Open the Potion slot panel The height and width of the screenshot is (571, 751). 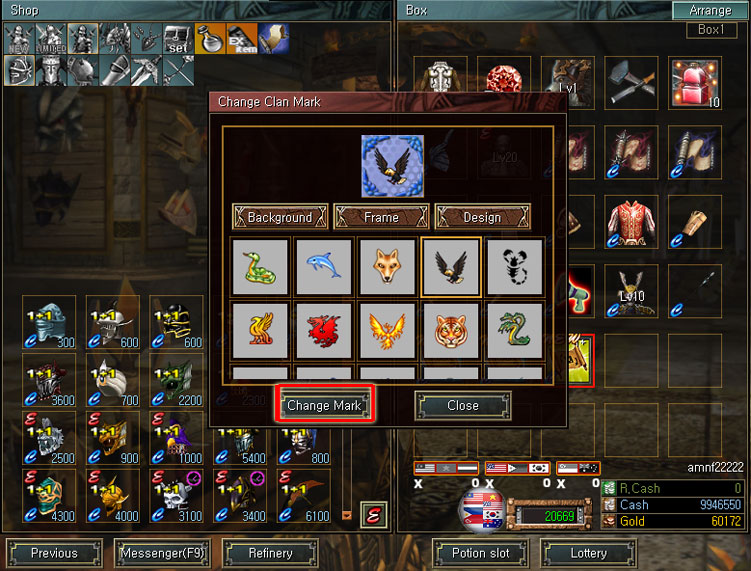(480, 552)
